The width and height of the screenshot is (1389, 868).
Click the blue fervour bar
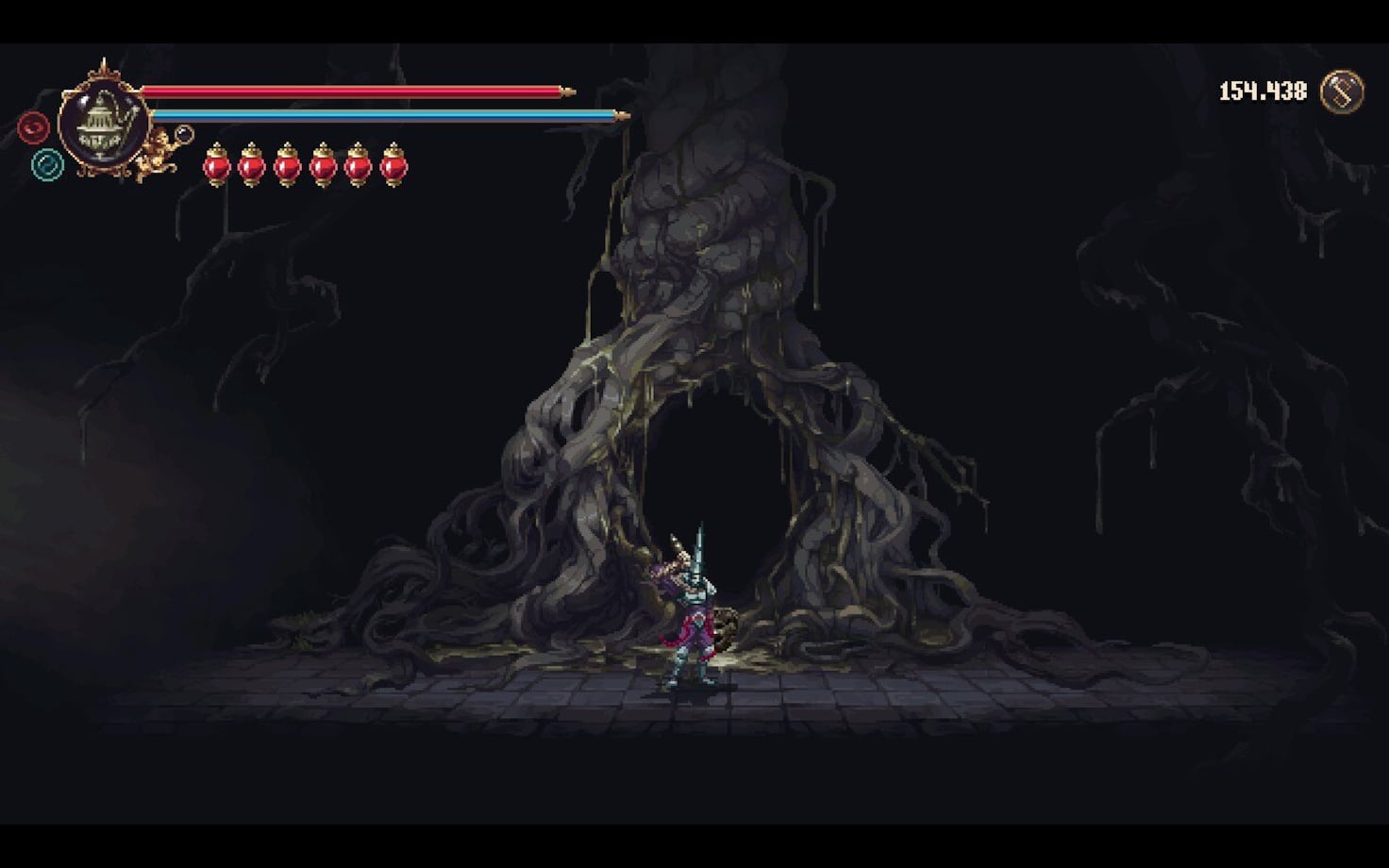coord(387,113)
